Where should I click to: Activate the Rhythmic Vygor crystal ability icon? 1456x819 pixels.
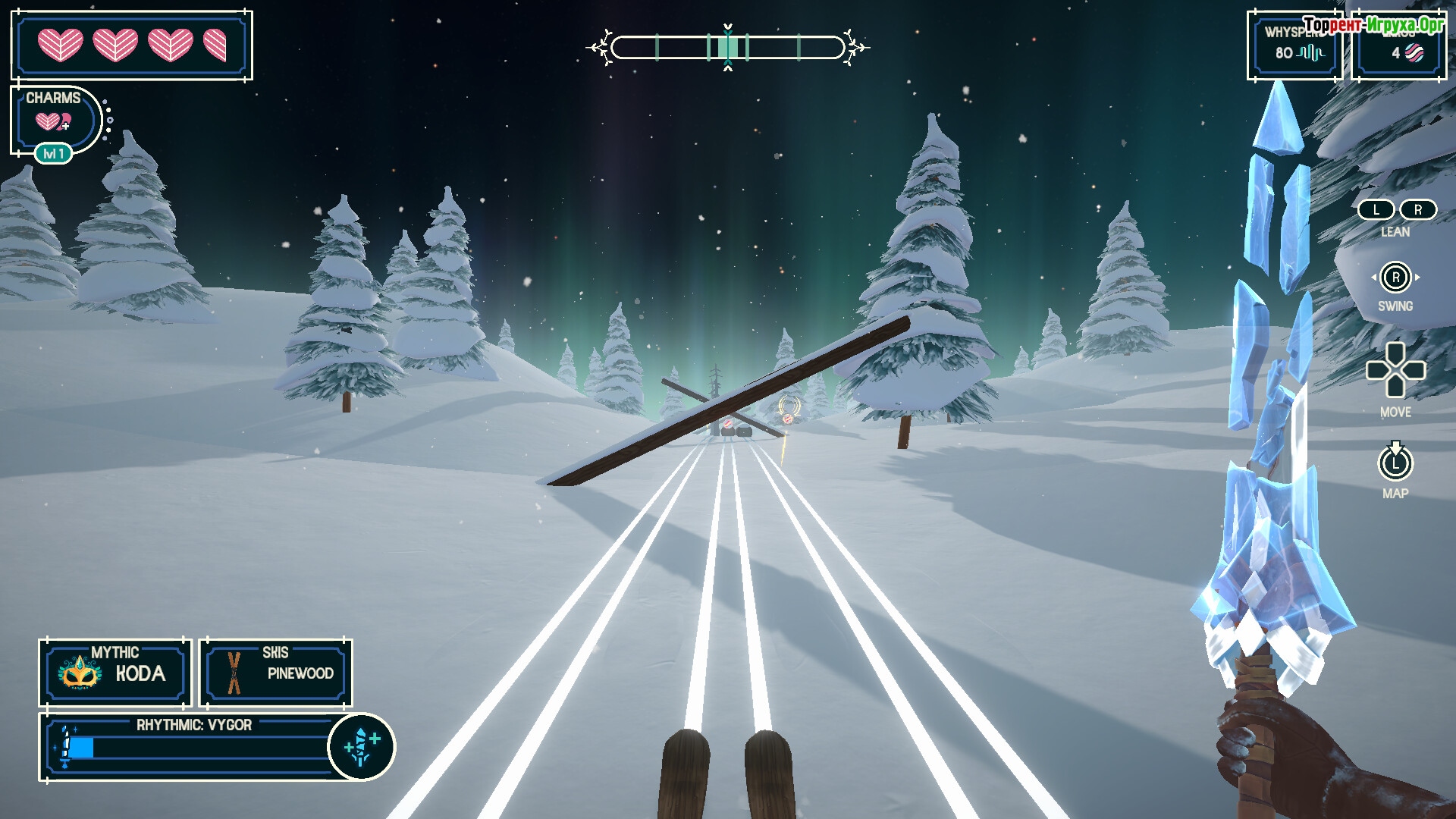click(361, 747)
